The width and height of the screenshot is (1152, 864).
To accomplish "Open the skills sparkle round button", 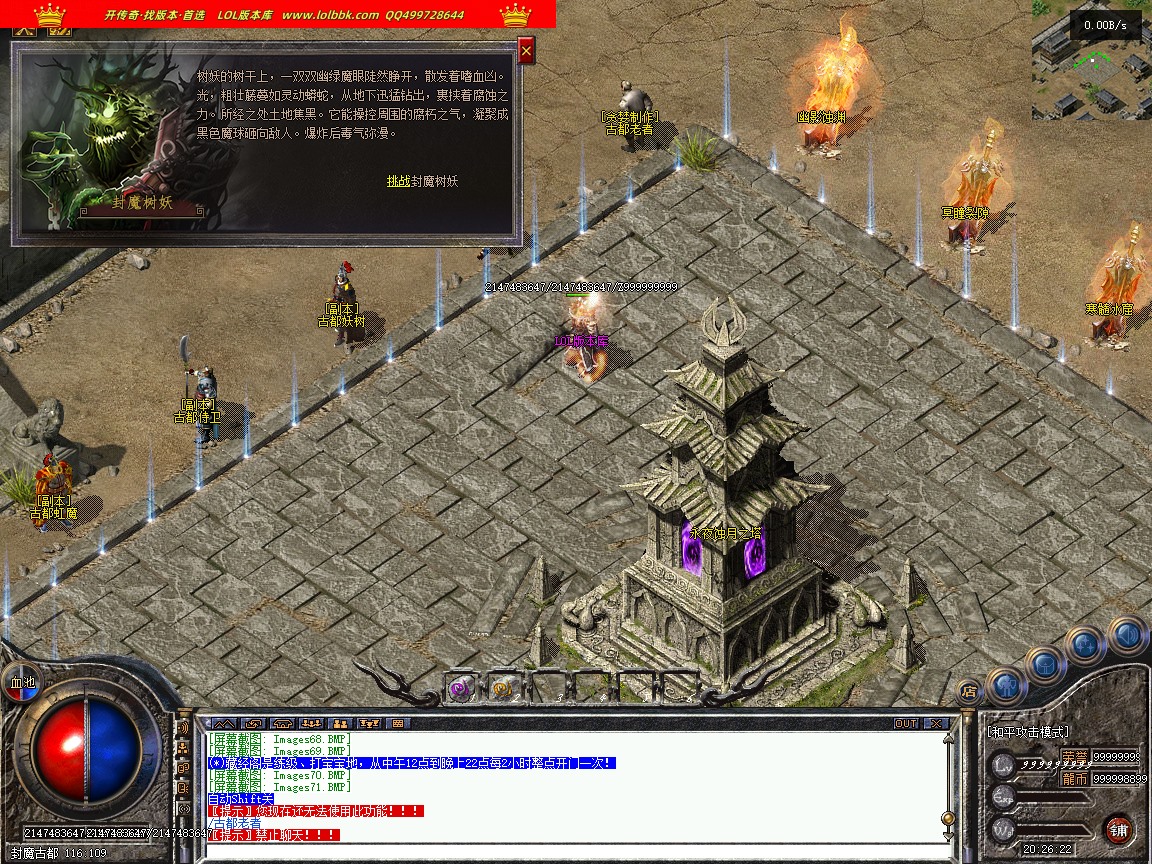I will (x=1084, y=645).
